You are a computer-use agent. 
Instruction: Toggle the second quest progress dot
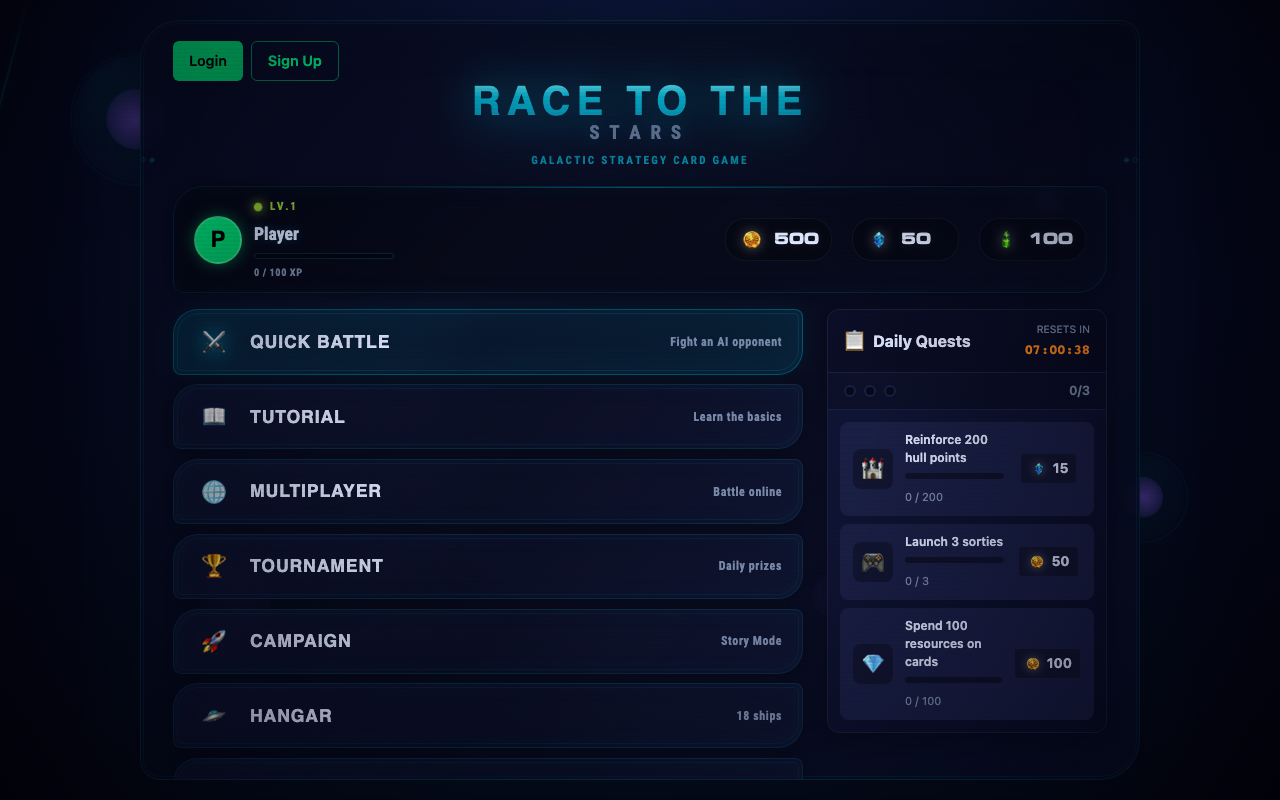(x=870, y=391)
